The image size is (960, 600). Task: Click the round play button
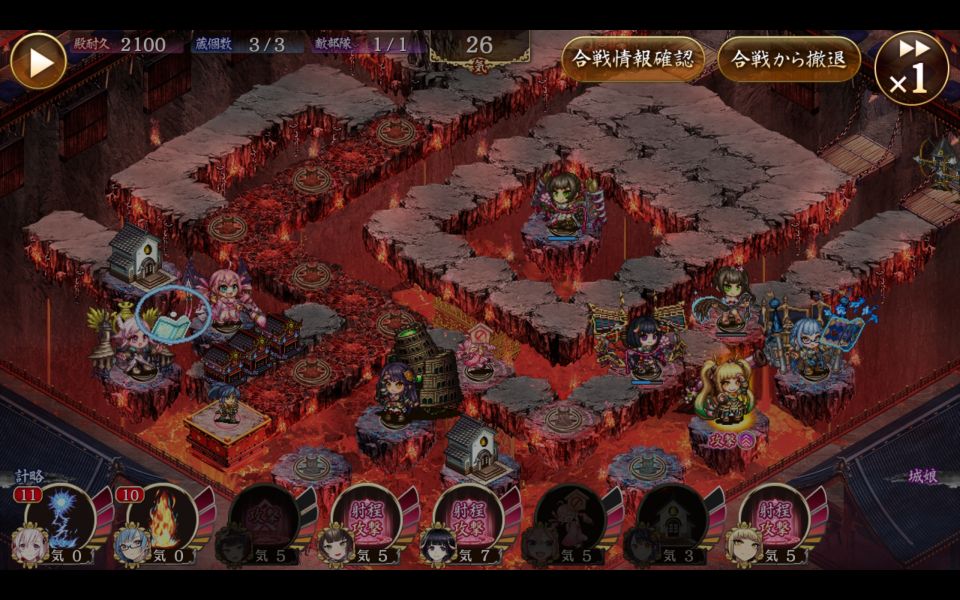point(38,61)
